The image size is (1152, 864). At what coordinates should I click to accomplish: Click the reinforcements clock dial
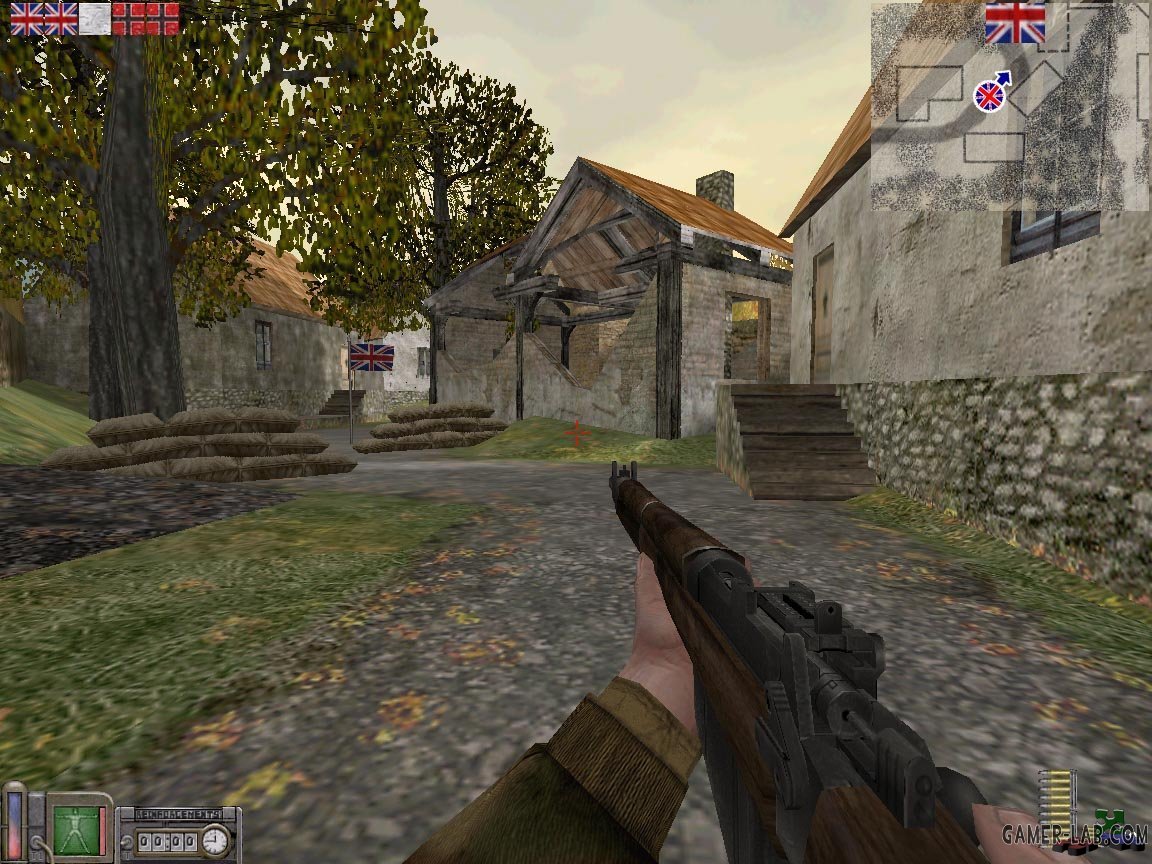pos(215,840)
